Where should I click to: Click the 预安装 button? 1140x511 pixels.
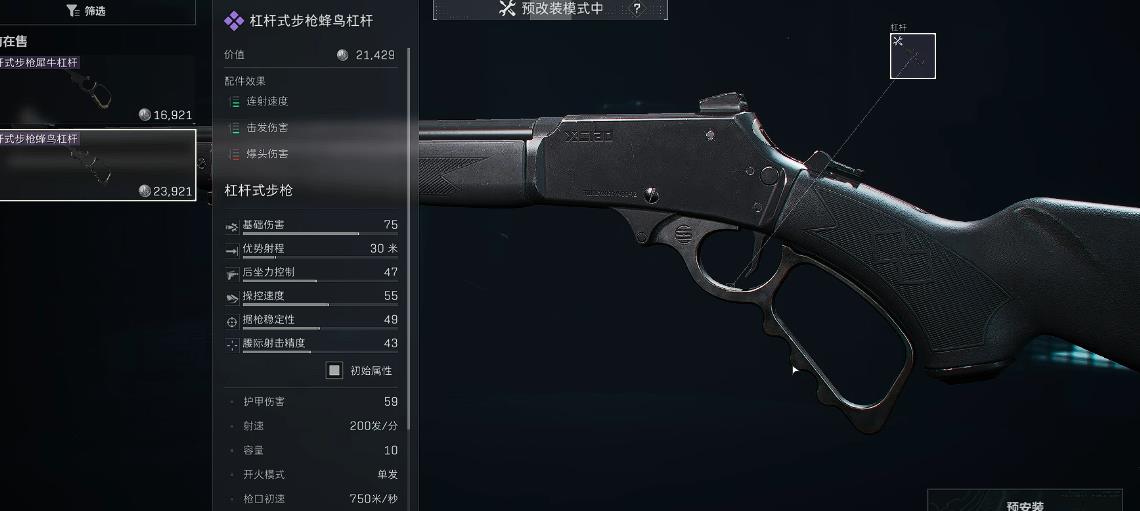(x=1031, y=503)
